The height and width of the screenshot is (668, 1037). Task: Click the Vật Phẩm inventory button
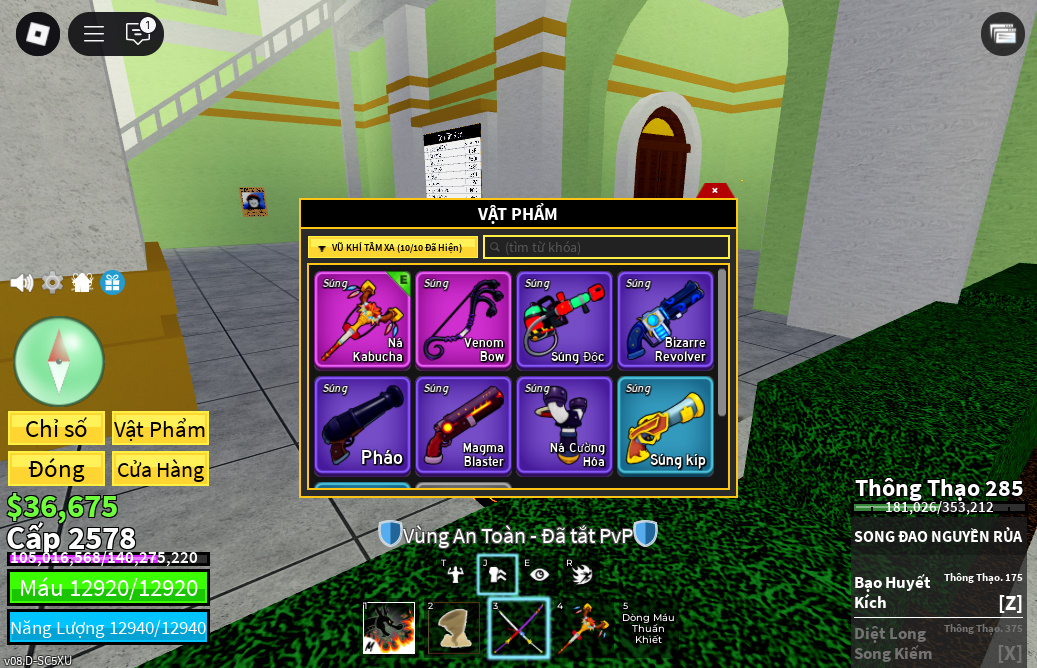click(x=160, y=429)
